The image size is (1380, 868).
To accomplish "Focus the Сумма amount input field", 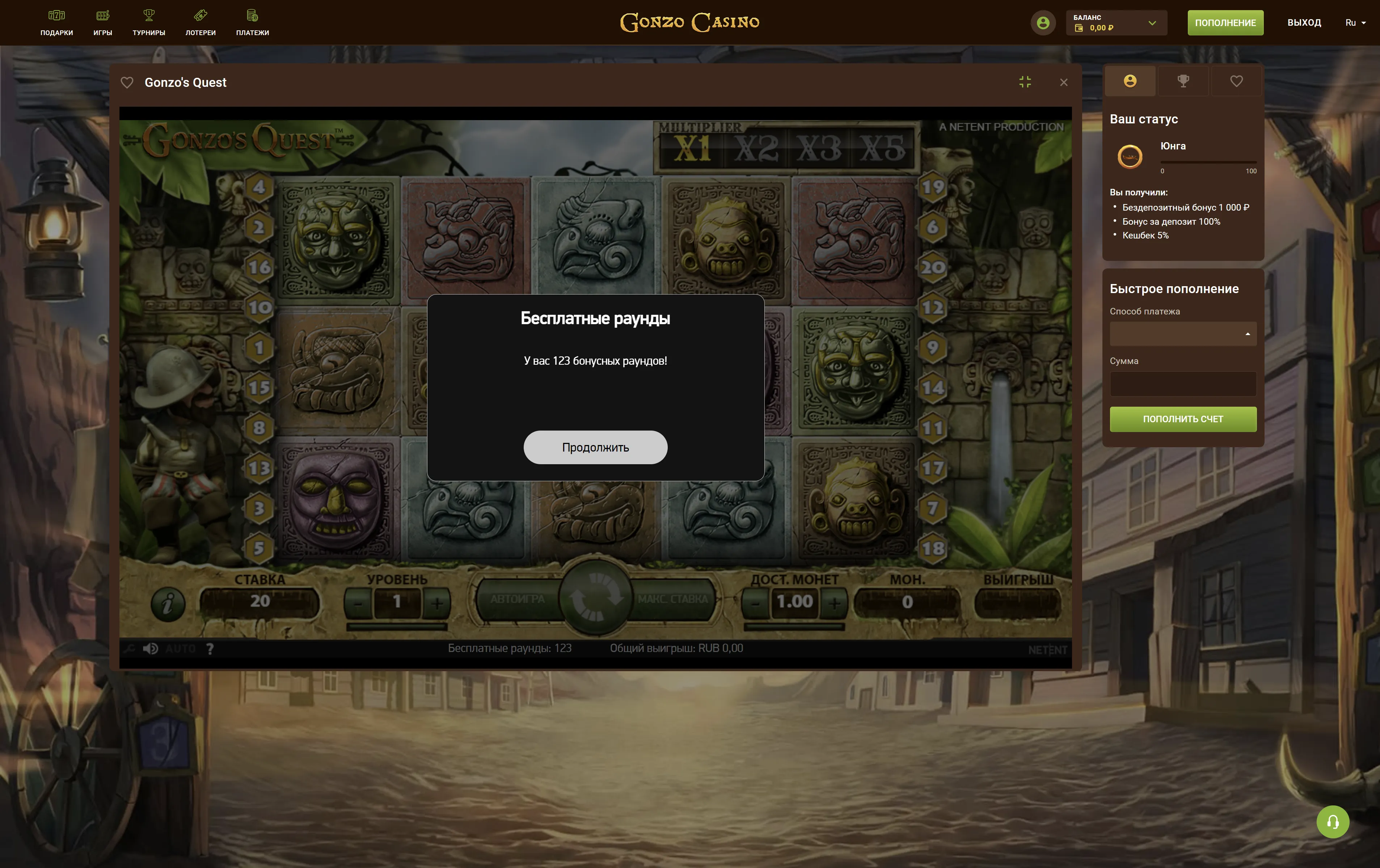I will pos(1183,384).
